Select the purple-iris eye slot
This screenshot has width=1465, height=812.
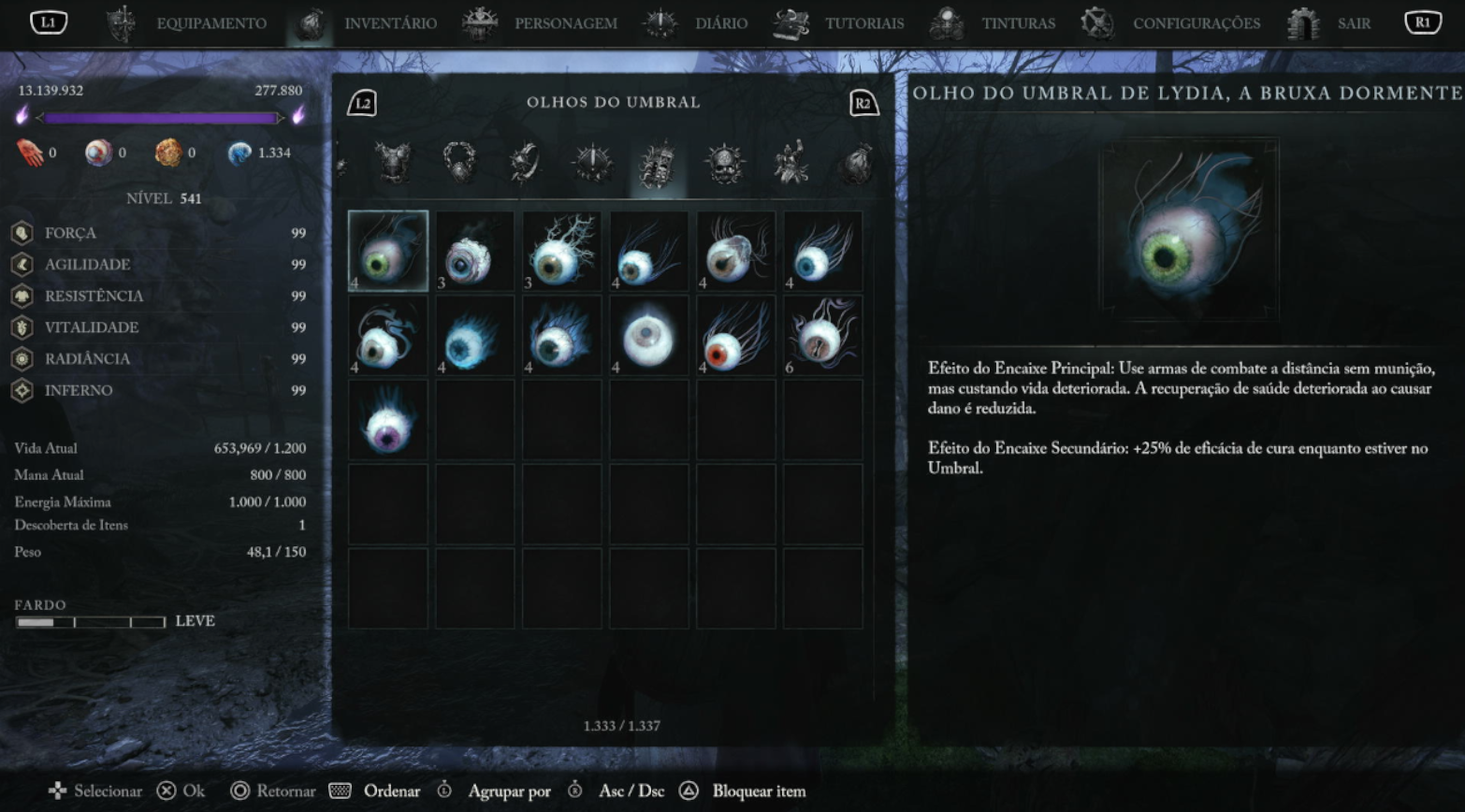point(388,420)
